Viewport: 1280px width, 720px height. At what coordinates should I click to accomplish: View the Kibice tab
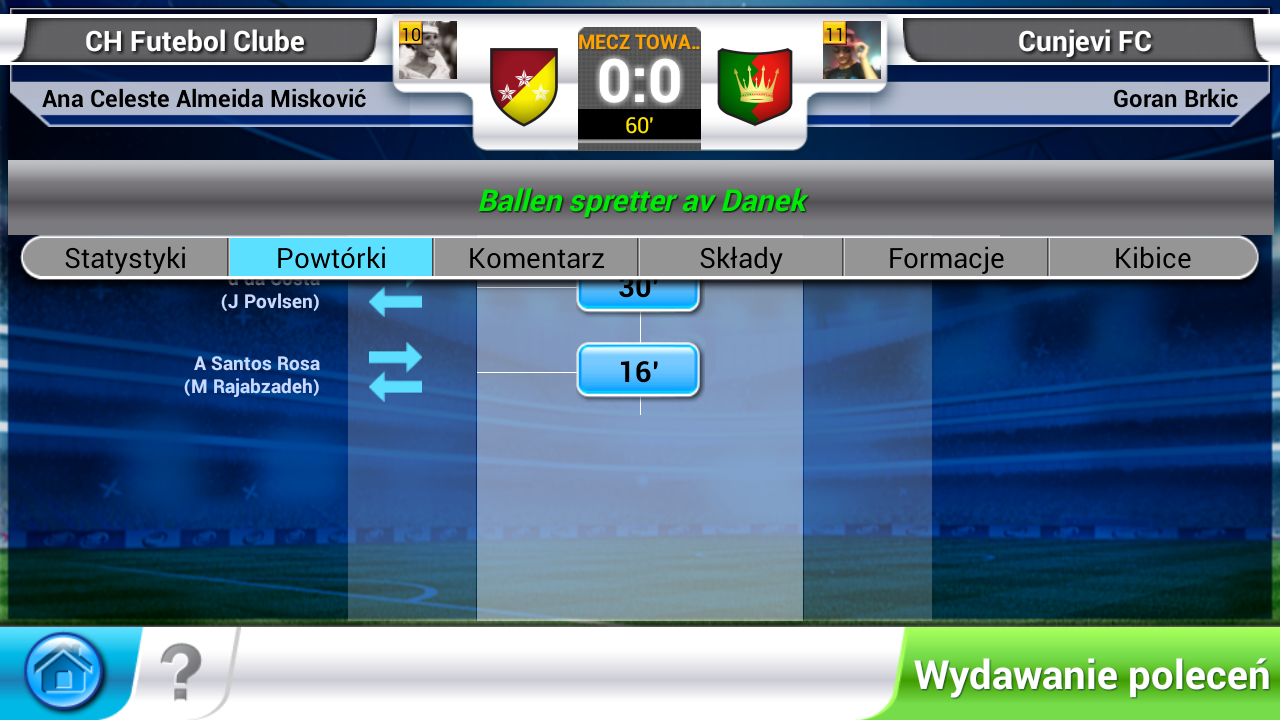[1152, 257]
